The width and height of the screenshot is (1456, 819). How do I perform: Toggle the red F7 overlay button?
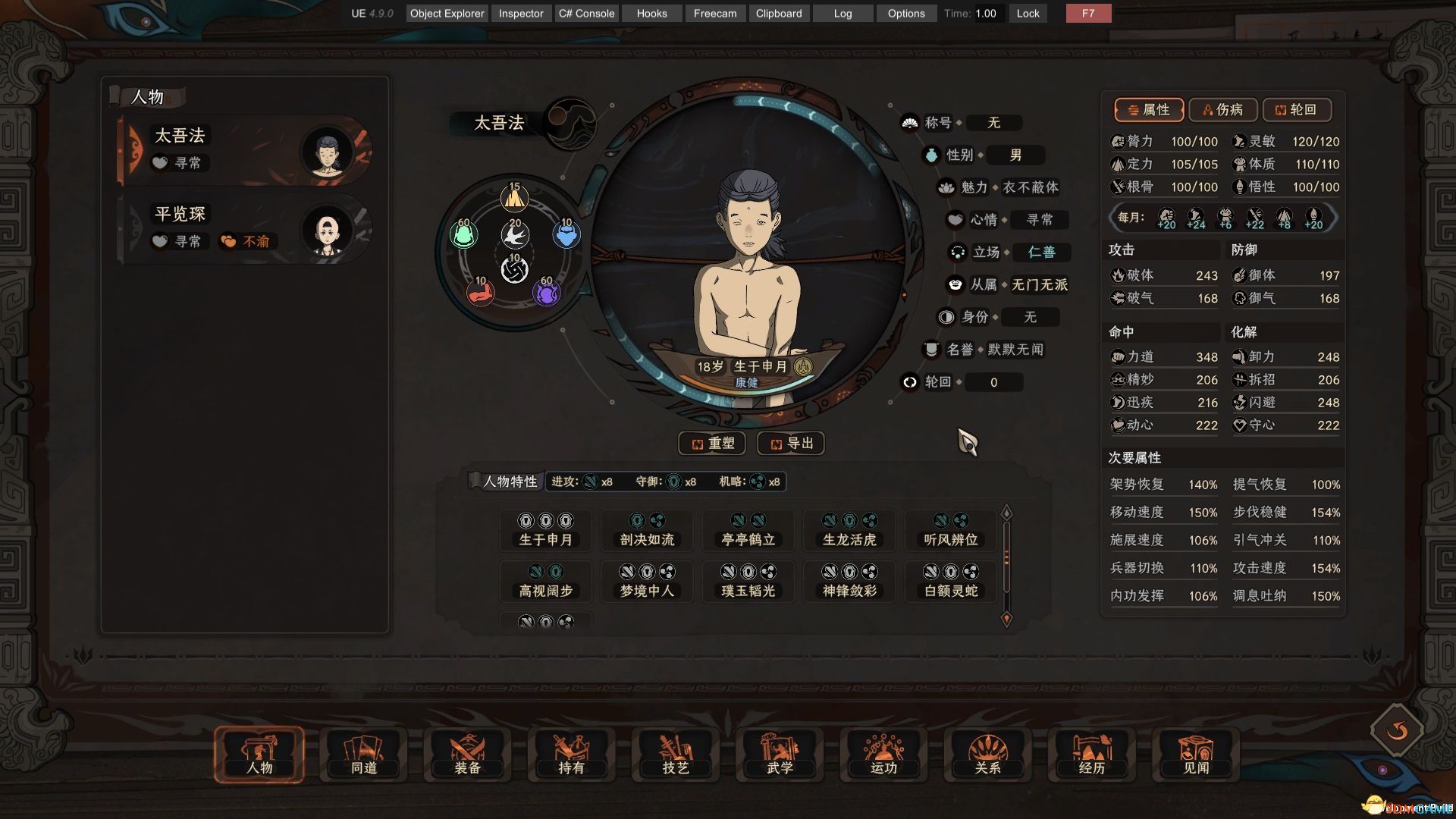(1087, 13)
